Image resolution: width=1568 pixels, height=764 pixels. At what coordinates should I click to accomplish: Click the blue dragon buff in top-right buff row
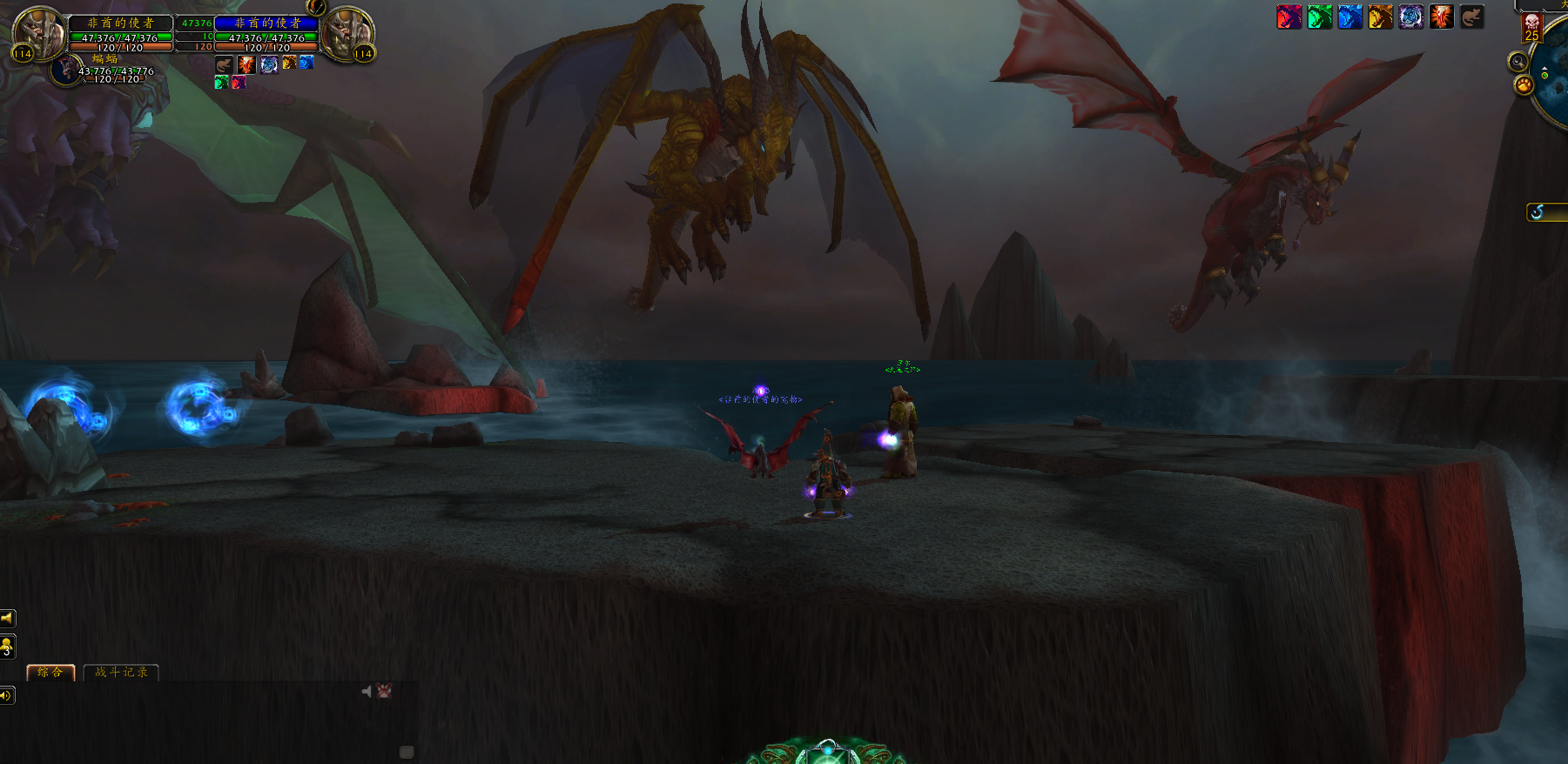tap(1349, 17)
